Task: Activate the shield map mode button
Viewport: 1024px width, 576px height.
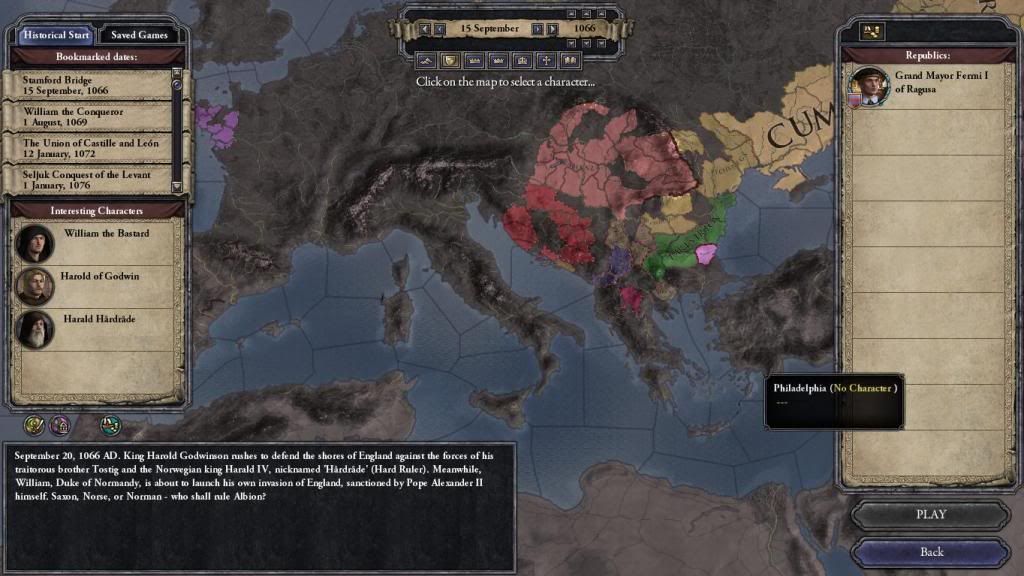Action: click(x=449, y=60)
